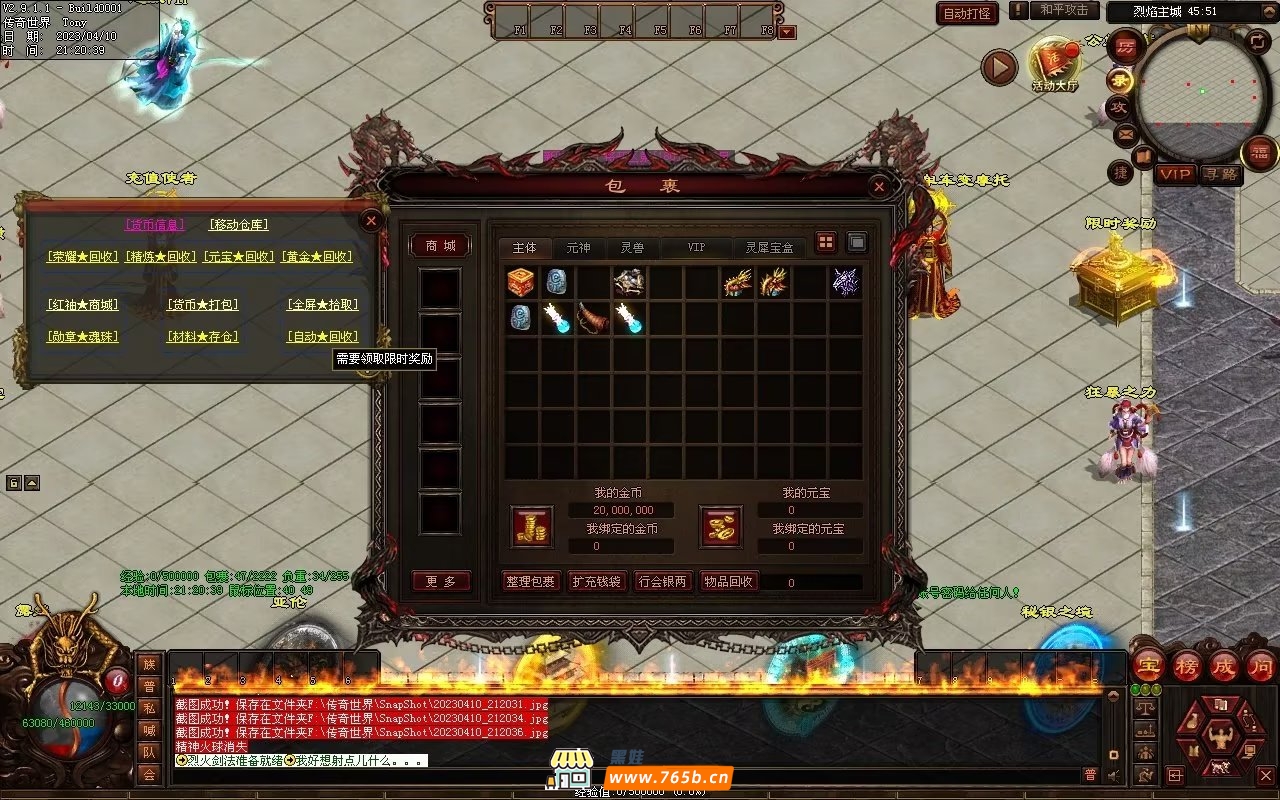Image resolution: width=1280 pixels, height=800 pixels.
Task: Open the 灵犀宝盒 tab
Action: pyautogui.click(x=769, y=247)
